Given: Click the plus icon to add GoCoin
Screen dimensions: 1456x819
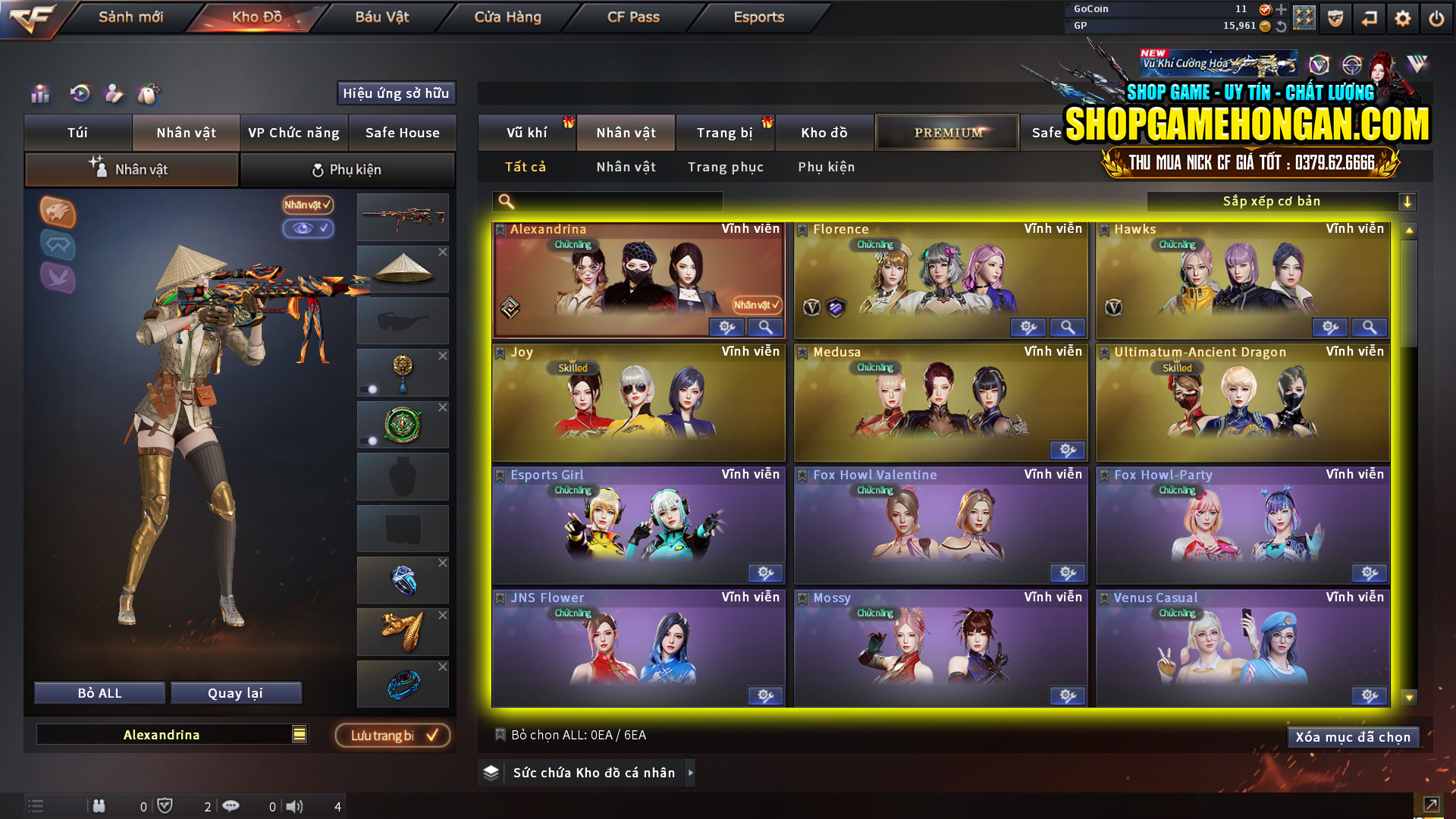Looking at the screenshot, I should tap(1283, 9).
